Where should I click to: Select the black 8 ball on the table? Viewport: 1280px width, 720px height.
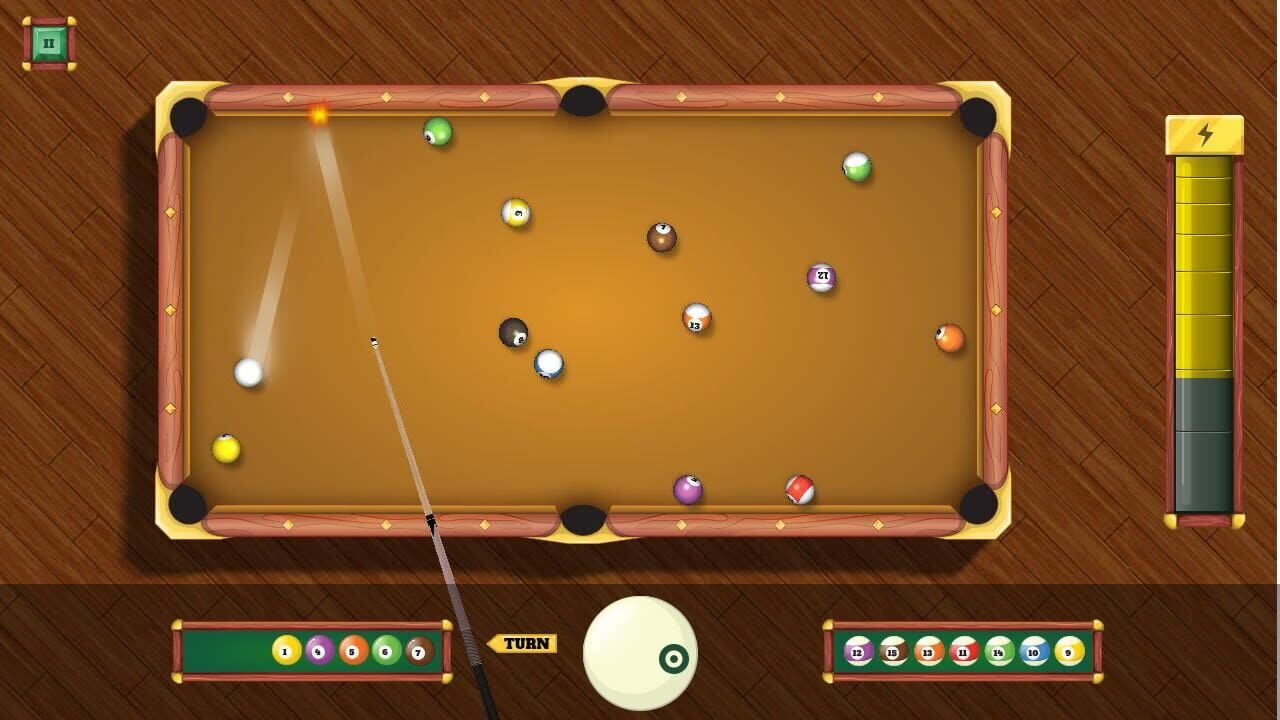(x=513, y=335)
